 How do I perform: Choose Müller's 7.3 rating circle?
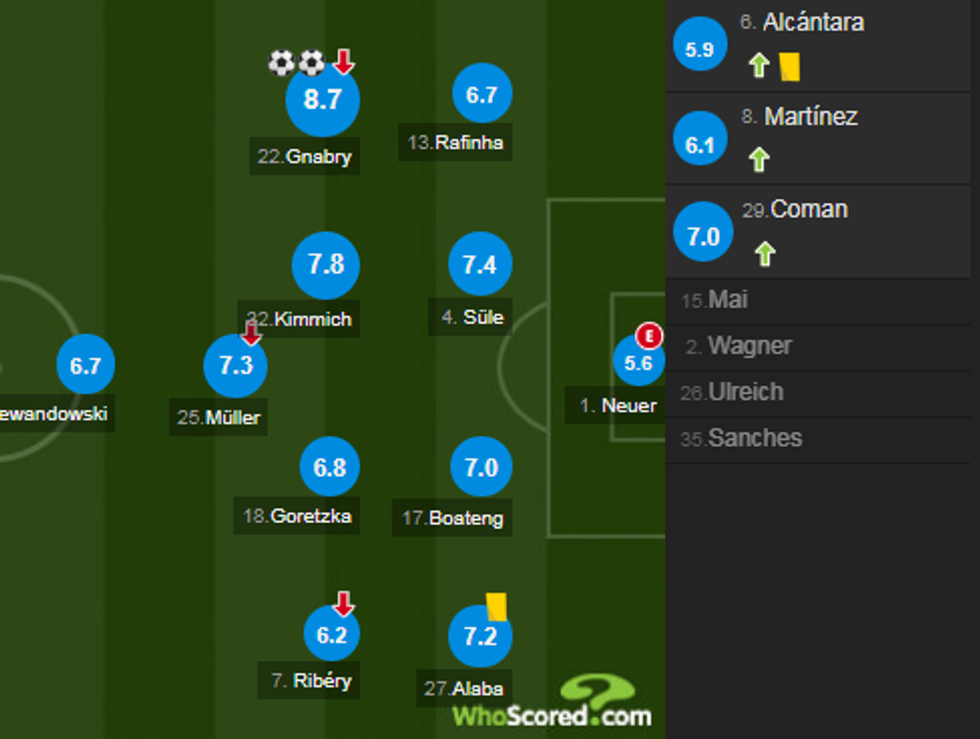(236, 366)
